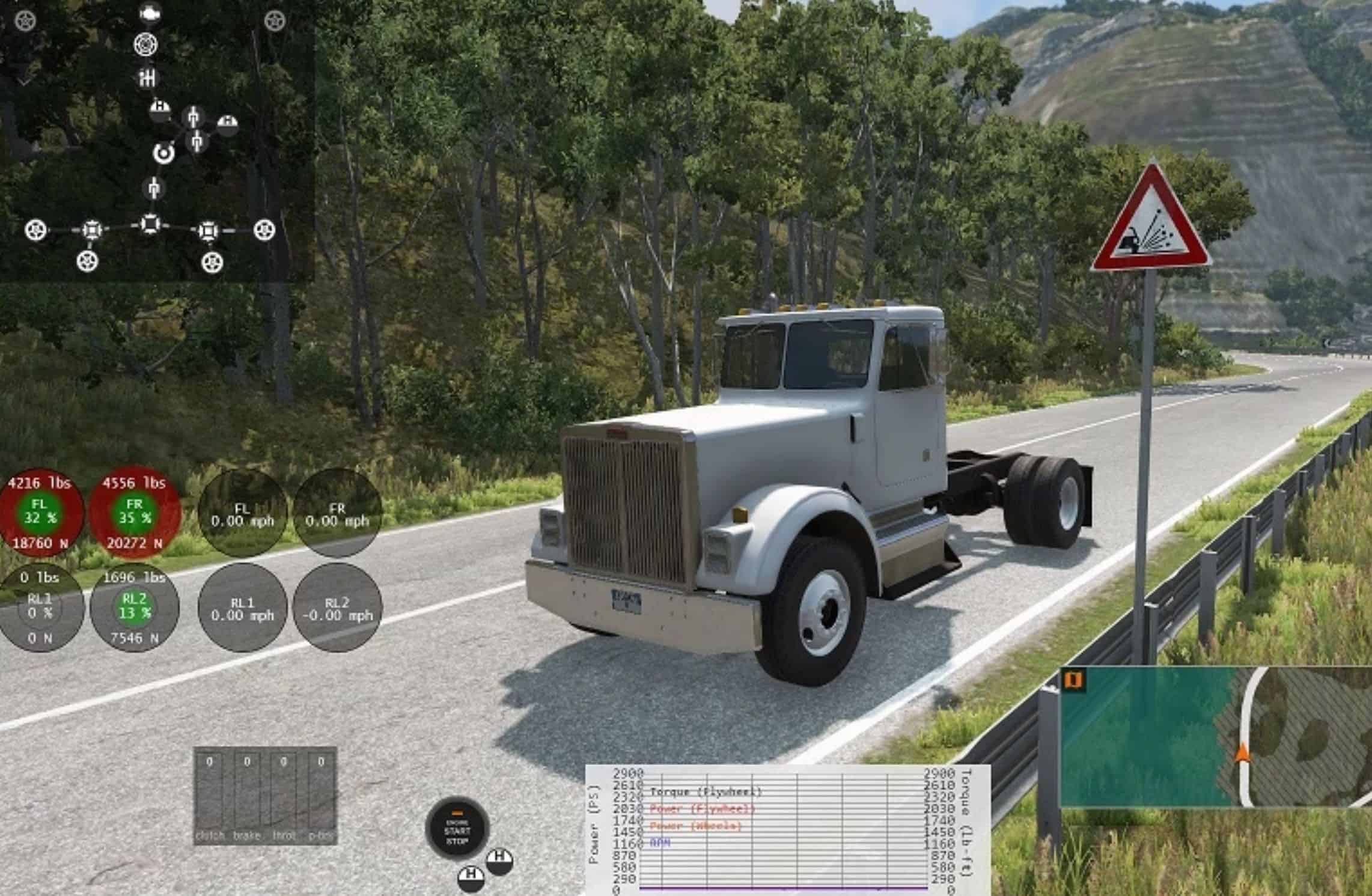Click the FR tire load circle
Screen dimensions: 1372x896
pos(135,513)
